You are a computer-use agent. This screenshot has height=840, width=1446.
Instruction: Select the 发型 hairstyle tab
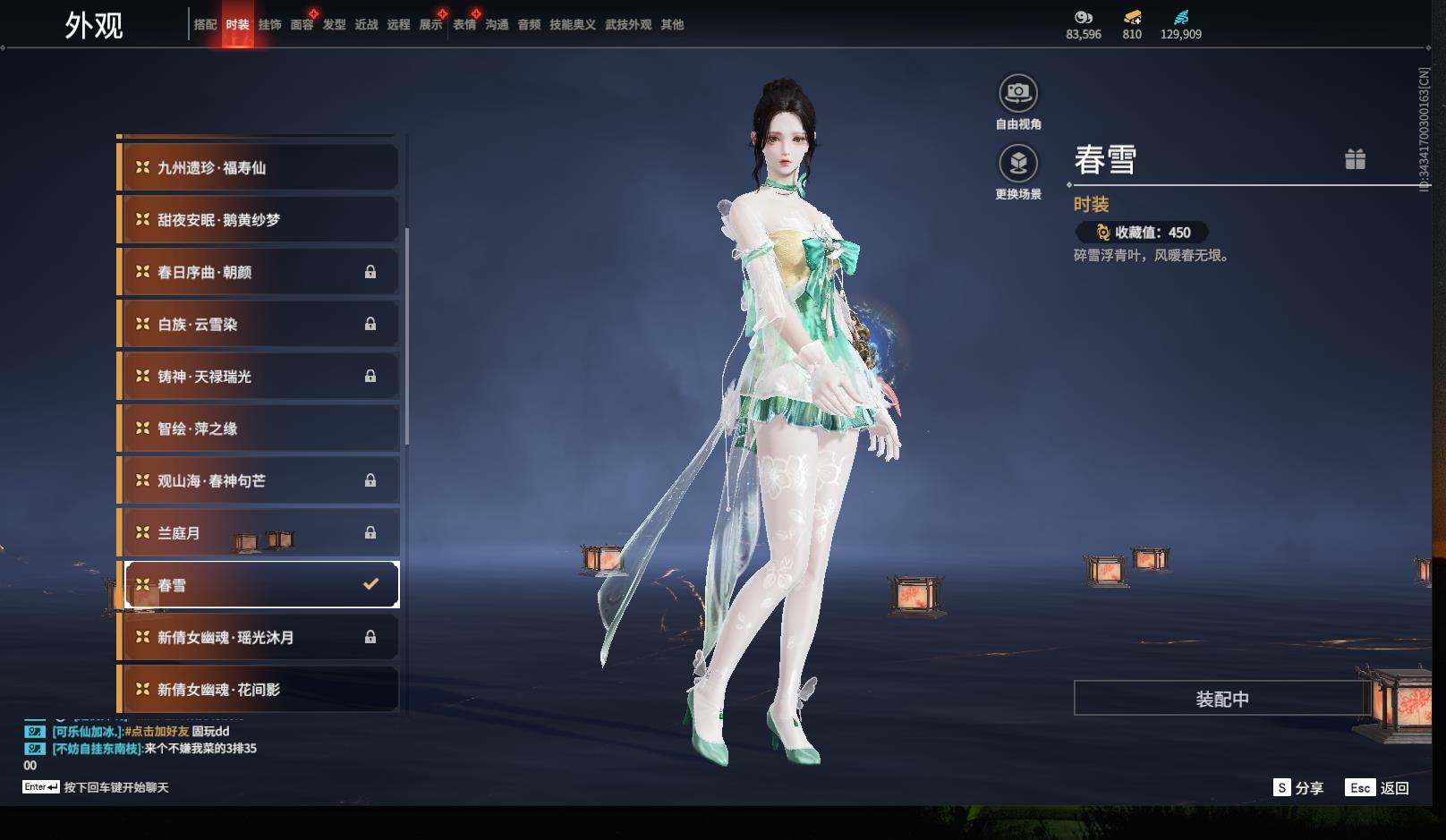pyautogui.click(x=334, y=25)
